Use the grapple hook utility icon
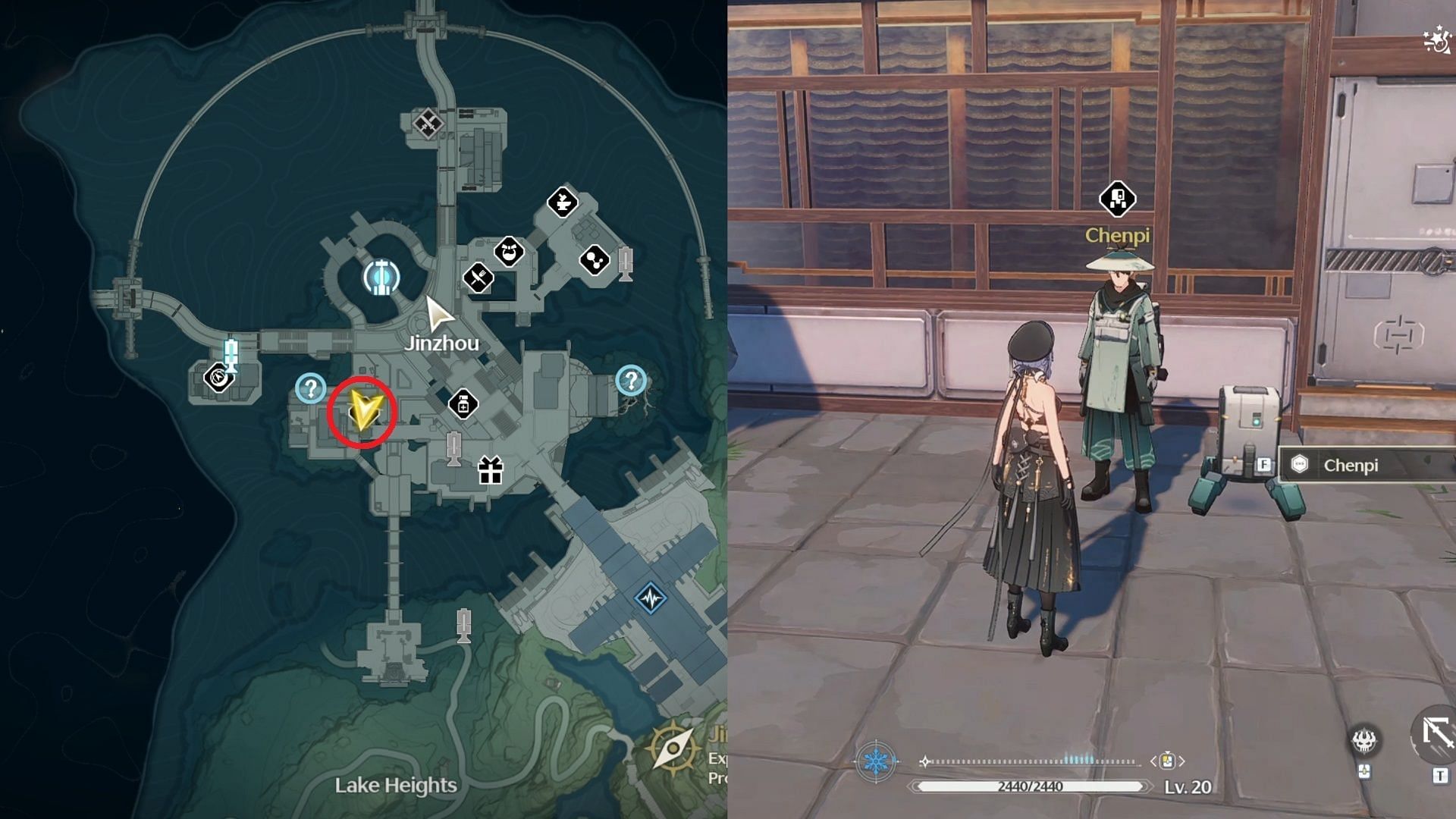 click(1436, 733)
